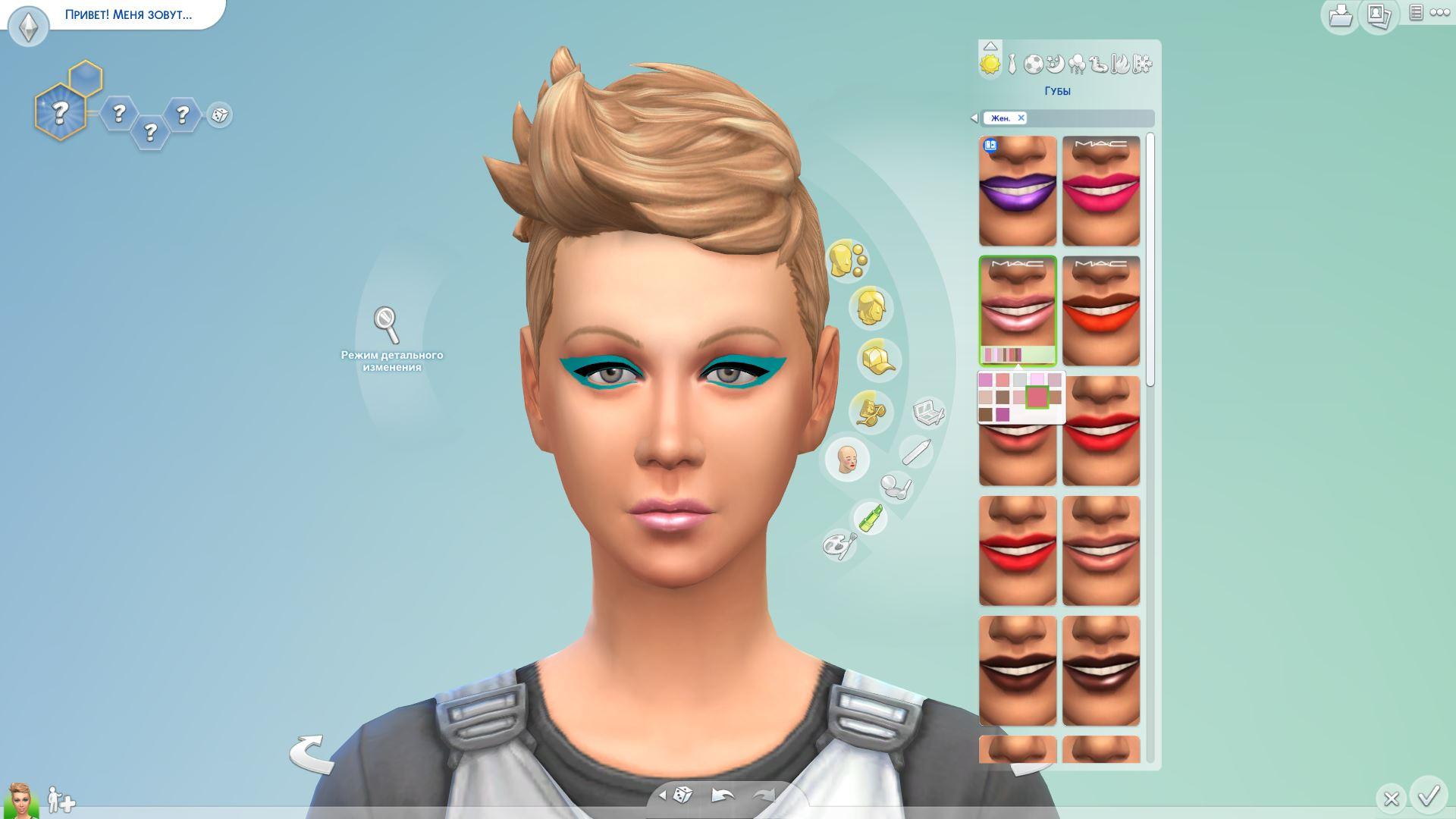Viewport: 1456px width, 819px height.
Task: Pick the orange MAC lipstick
Action: tap(1100, 311)
